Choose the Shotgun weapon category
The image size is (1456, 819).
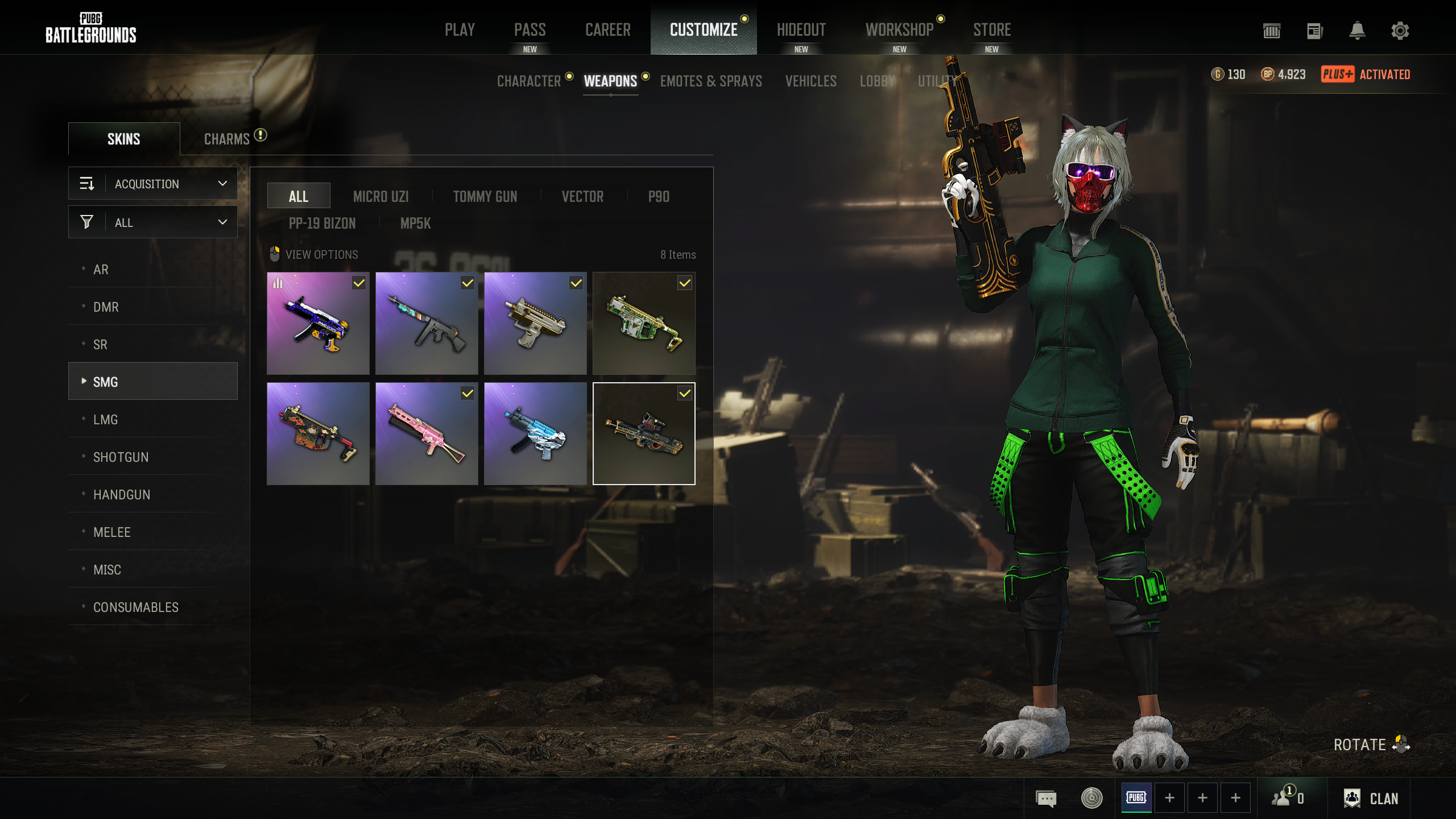[x=121, y=457]
